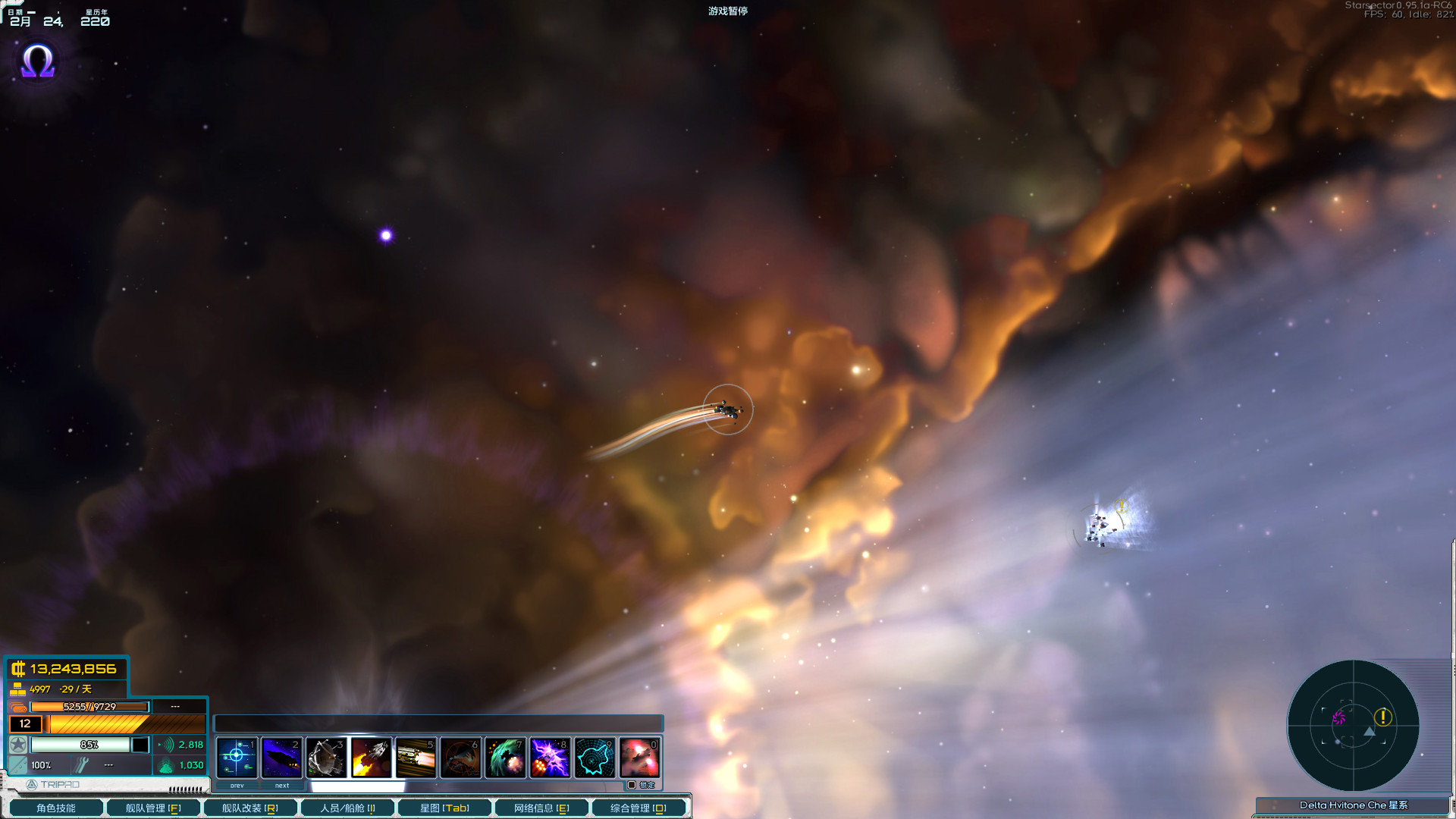1456x819 pixels.
Task: Open 人员/船舱 crew and cargo
Action: (x=347, y=808)
